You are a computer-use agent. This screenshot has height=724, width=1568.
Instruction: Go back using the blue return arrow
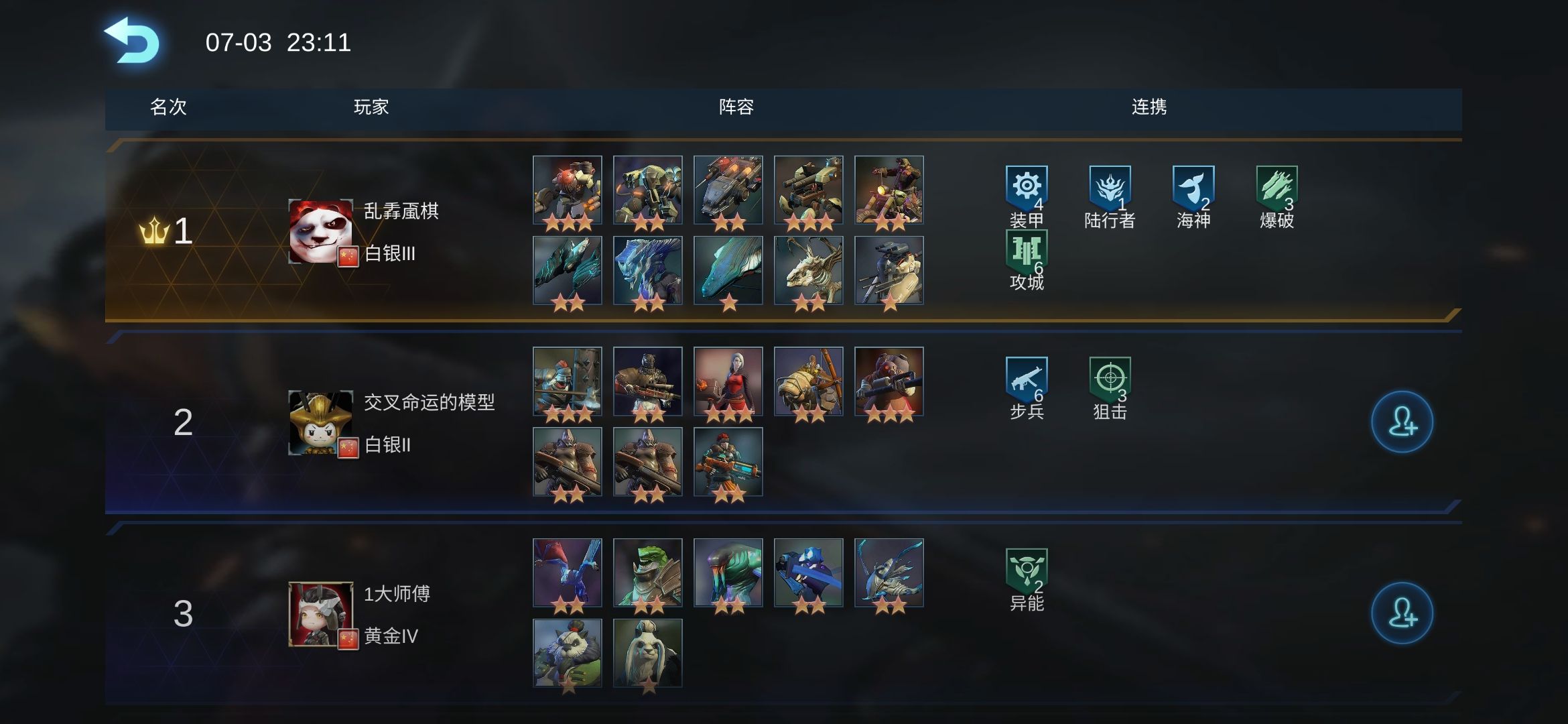(x=132, y=42)
